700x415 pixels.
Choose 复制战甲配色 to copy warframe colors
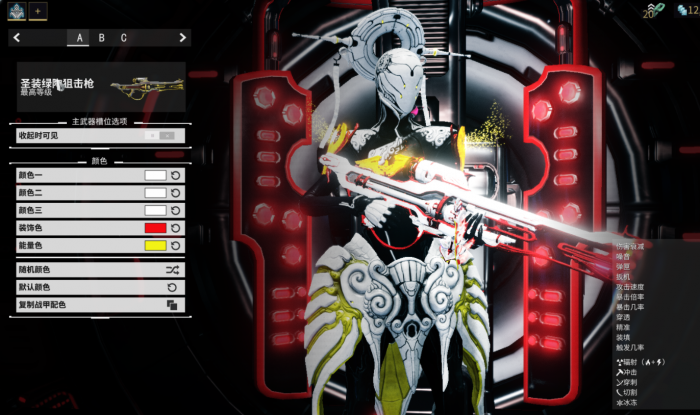(98, 305)
